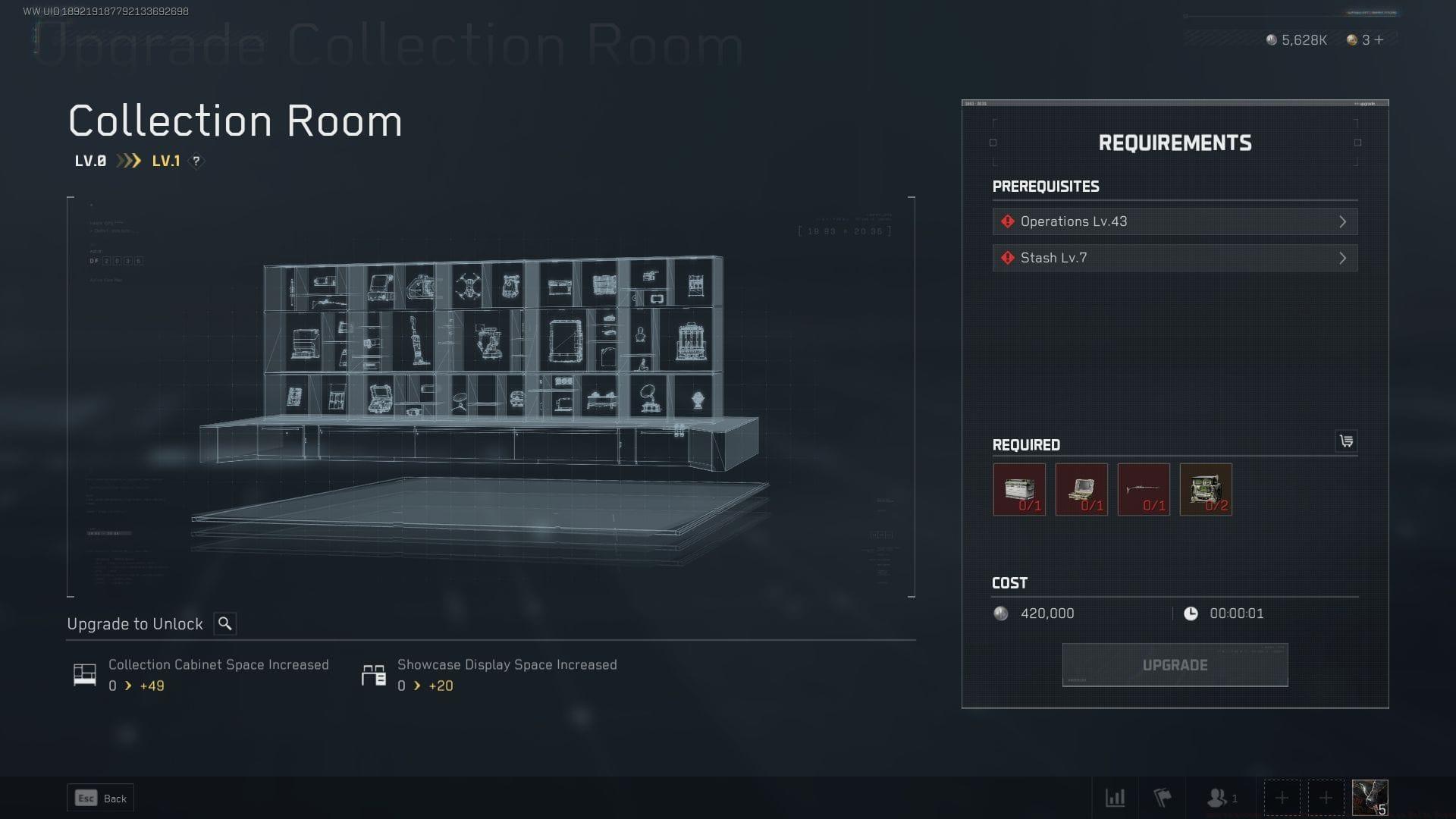
Task: Expand the Operations Lv.43 prerequisite
Action: 1175,221
